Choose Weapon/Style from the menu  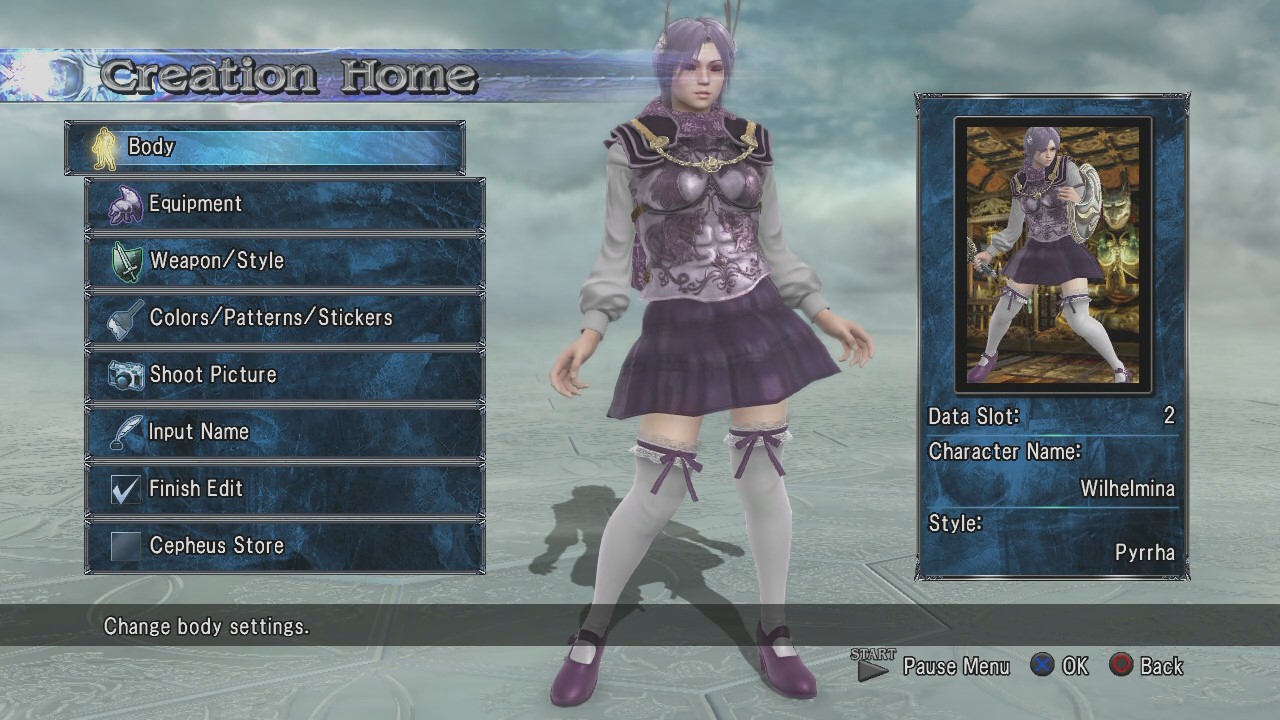(x=285, y=261)
